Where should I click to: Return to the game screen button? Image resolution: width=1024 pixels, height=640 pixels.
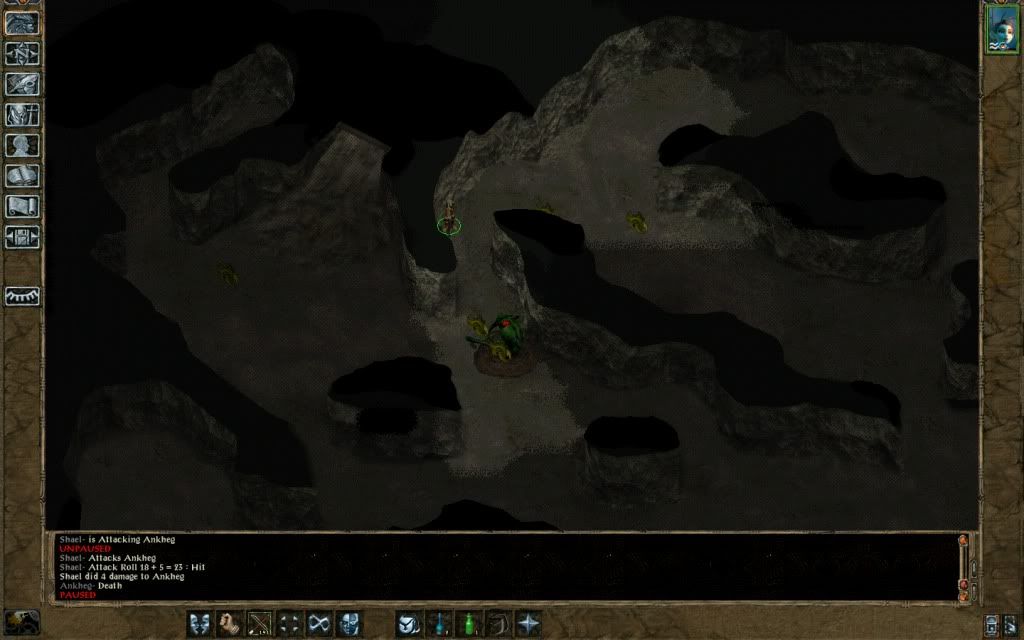(21, 22)
